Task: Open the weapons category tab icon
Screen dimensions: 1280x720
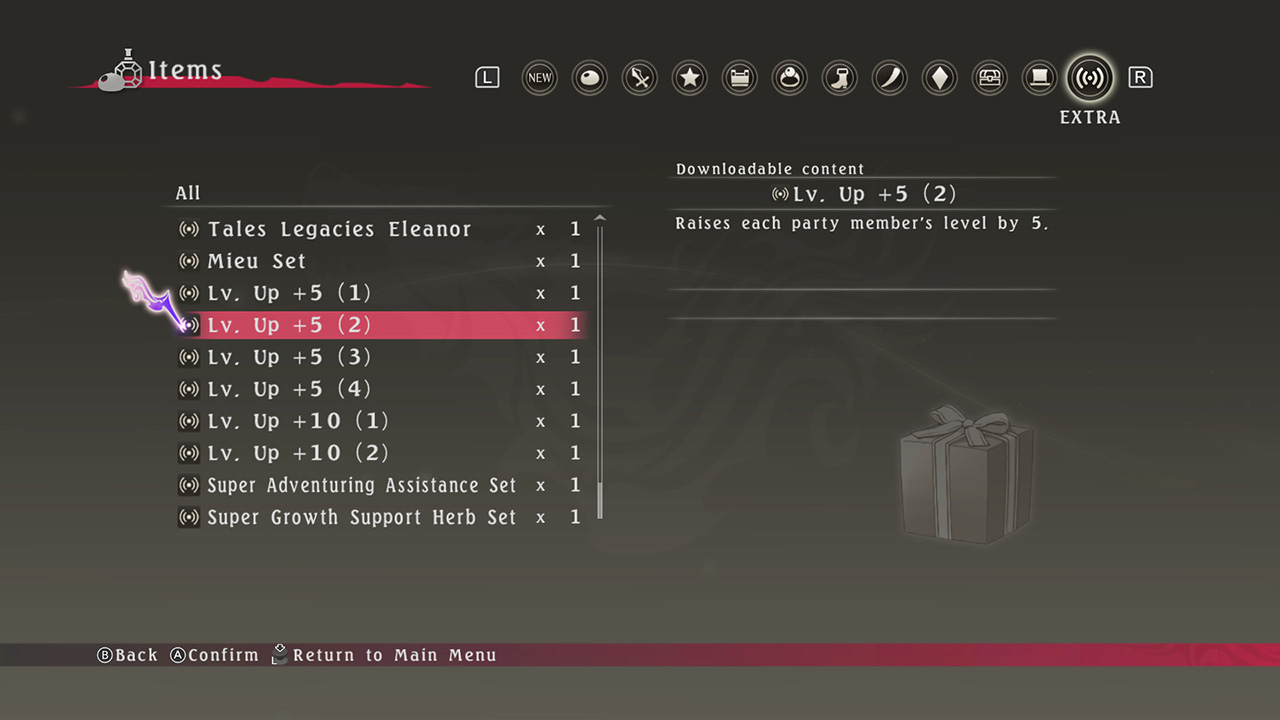Action: point(639,77)
